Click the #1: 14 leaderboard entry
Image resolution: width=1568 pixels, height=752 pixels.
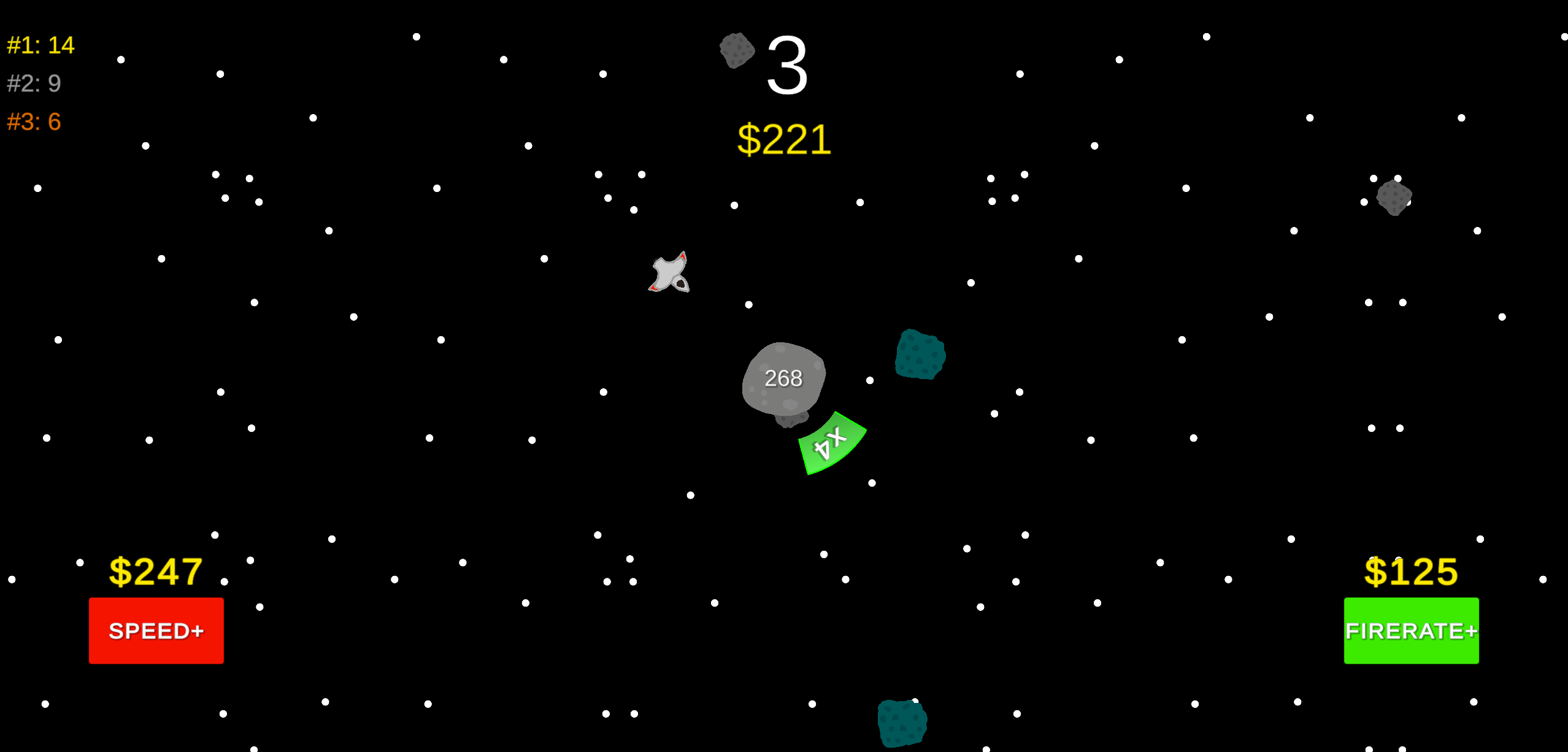click(x=40, y=44)
